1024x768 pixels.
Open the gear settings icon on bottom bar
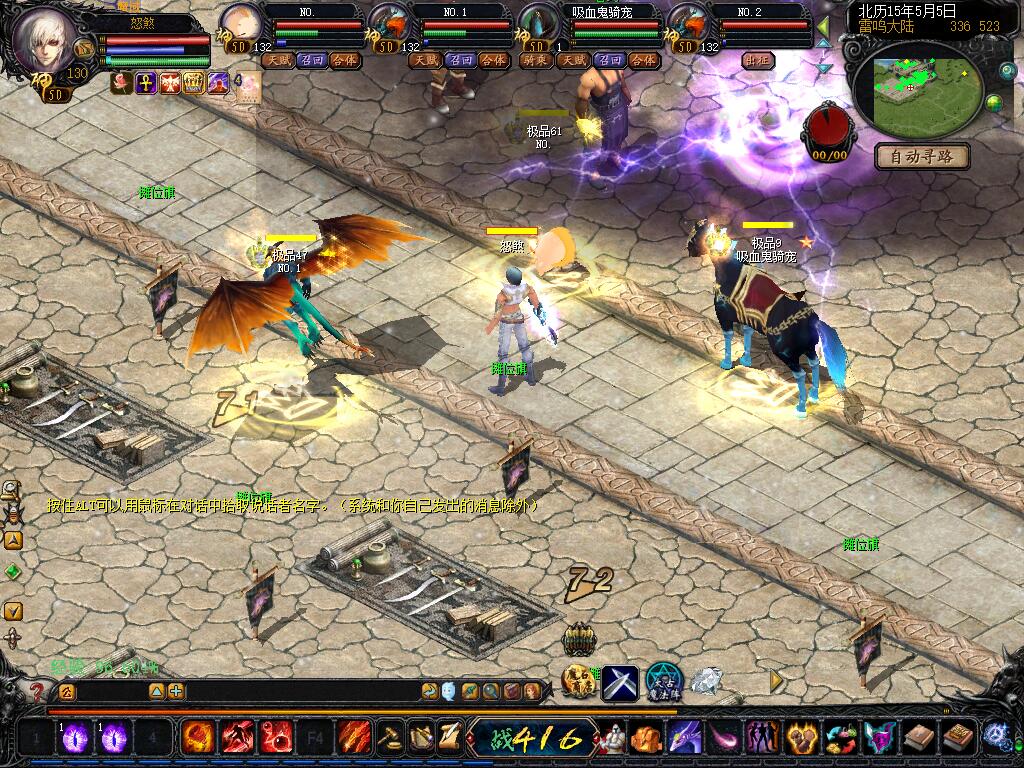point(996,737)
